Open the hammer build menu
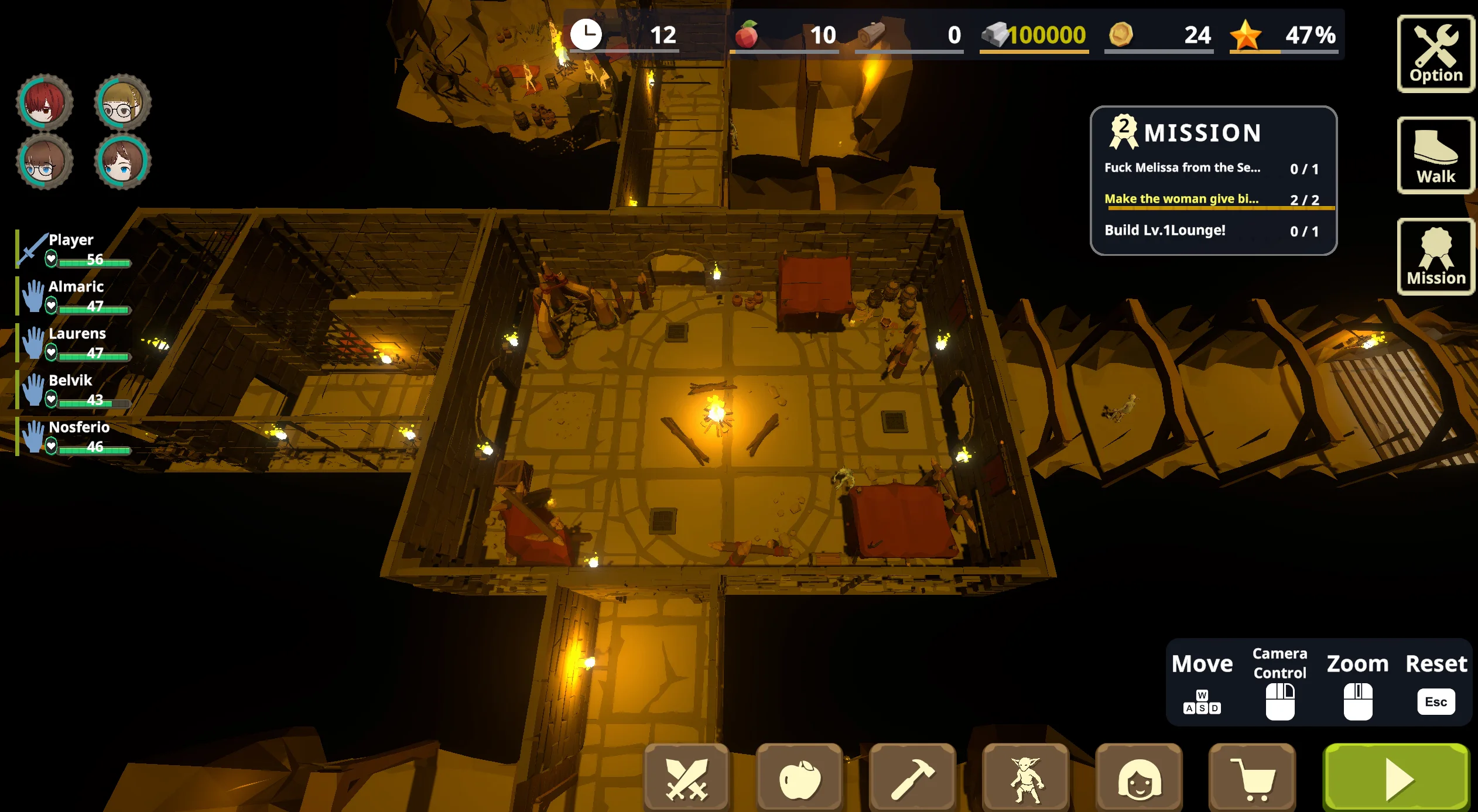 [x=913, y=778]
